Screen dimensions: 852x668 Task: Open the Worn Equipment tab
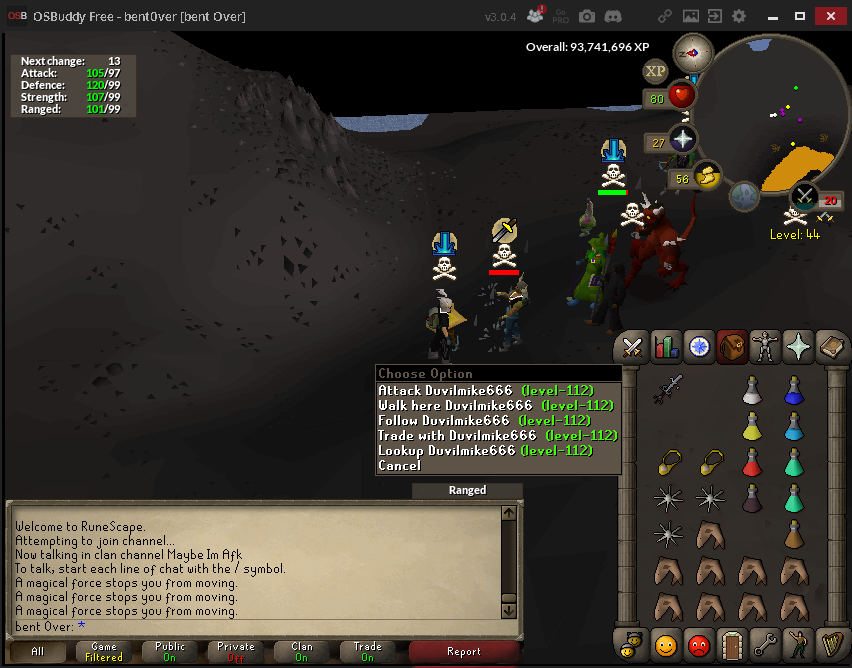pyautogui.click(x=766, y=347)
